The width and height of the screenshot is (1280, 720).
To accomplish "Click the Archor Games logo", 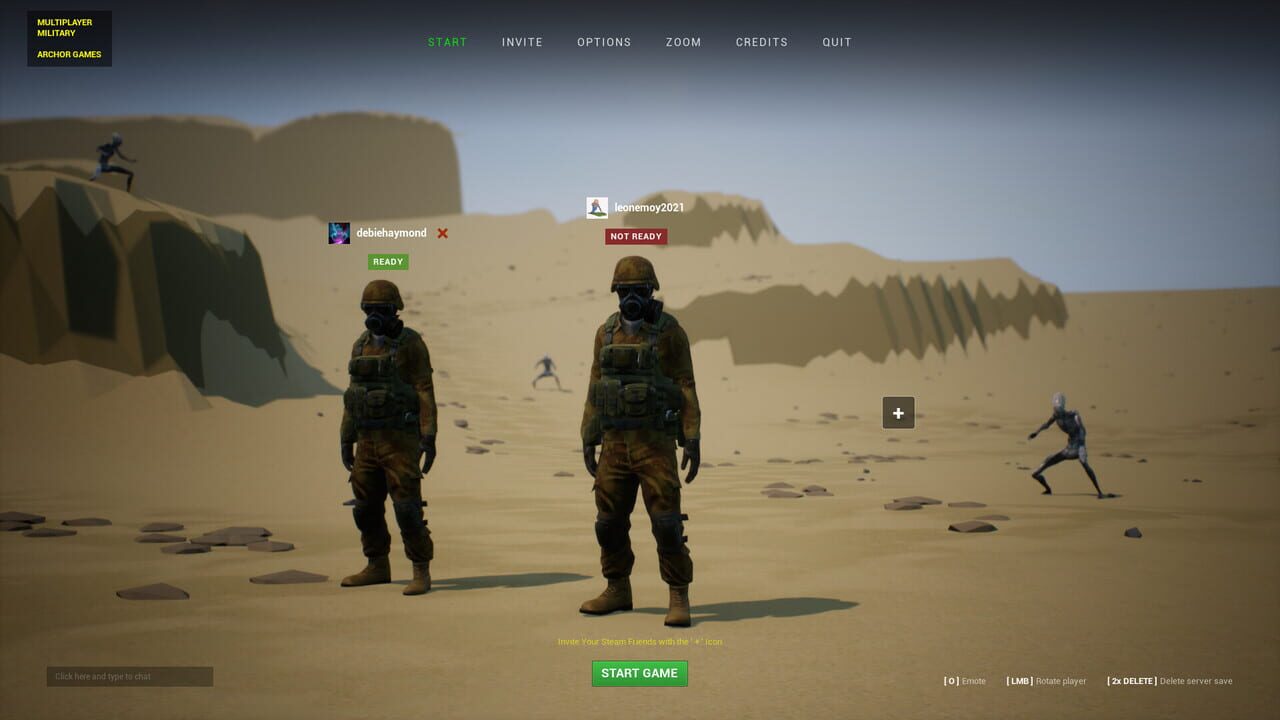I will (70, 55).
